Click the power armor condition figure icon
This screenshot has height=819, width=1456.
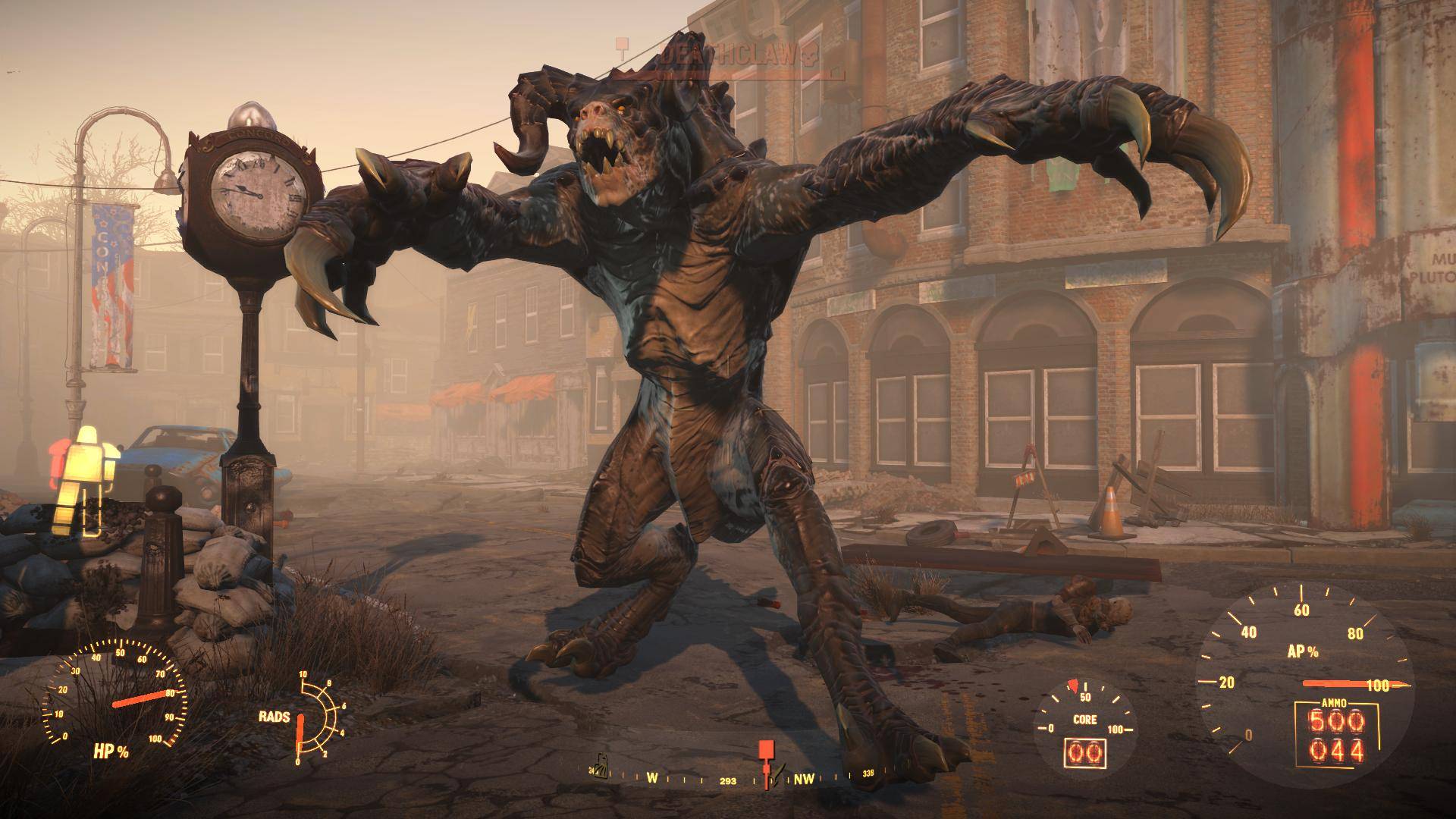(85, 478)
